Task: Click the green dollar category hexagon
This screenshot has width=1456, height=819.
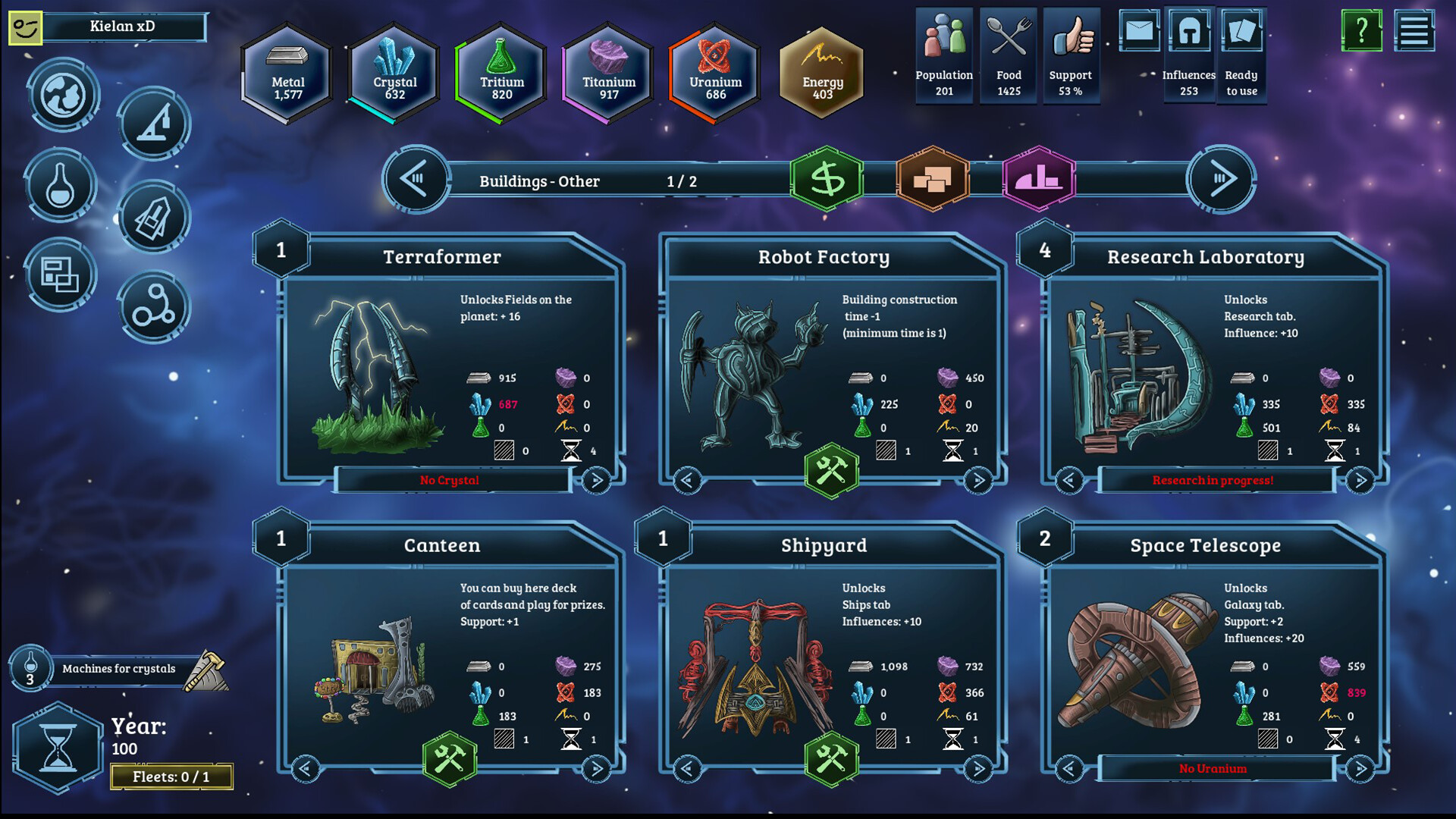Action: (828, 181)
